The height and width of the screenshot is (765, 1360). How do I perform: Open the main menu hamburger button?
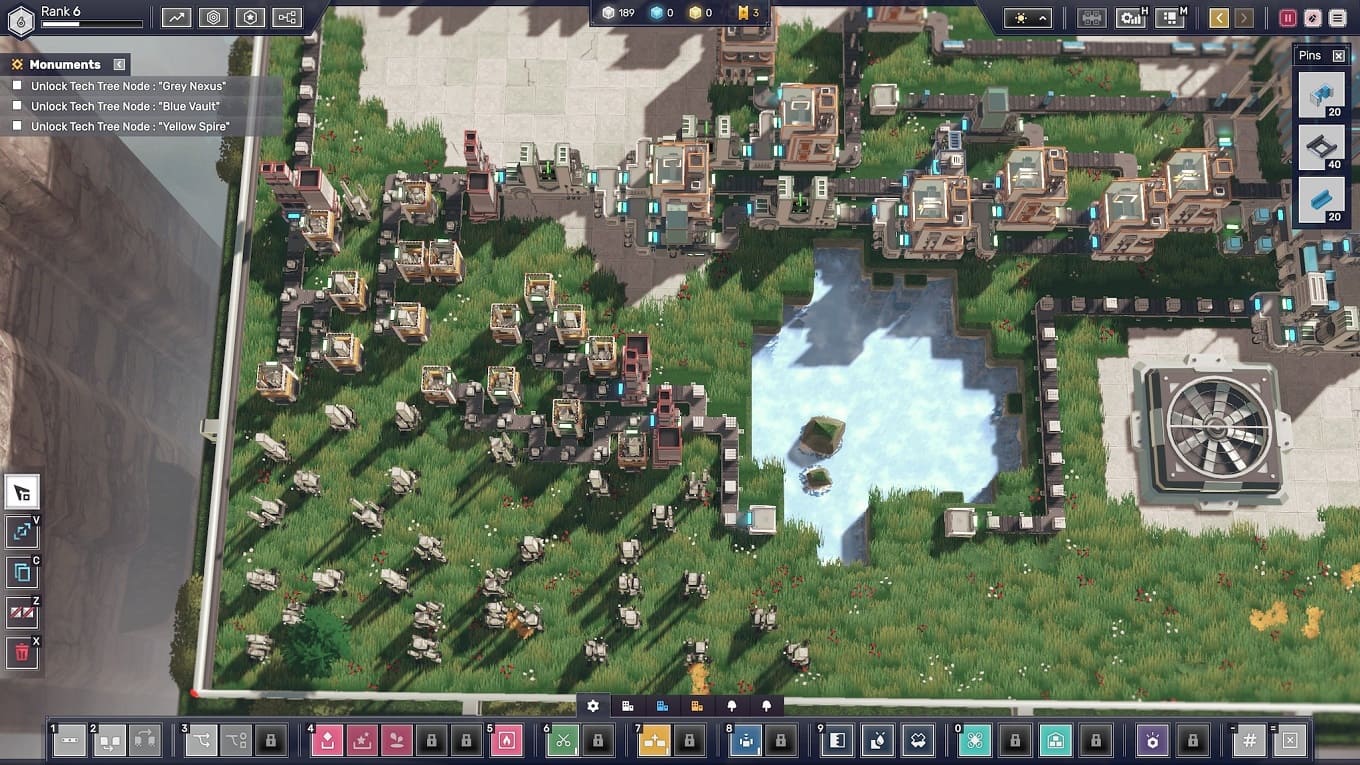[x=1337, y=18]
